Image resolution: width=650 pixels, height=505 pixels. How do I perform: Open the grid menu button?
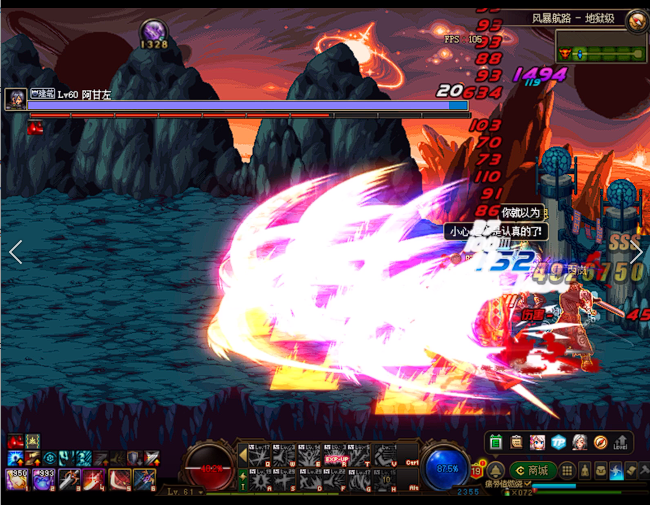point(567,470)
